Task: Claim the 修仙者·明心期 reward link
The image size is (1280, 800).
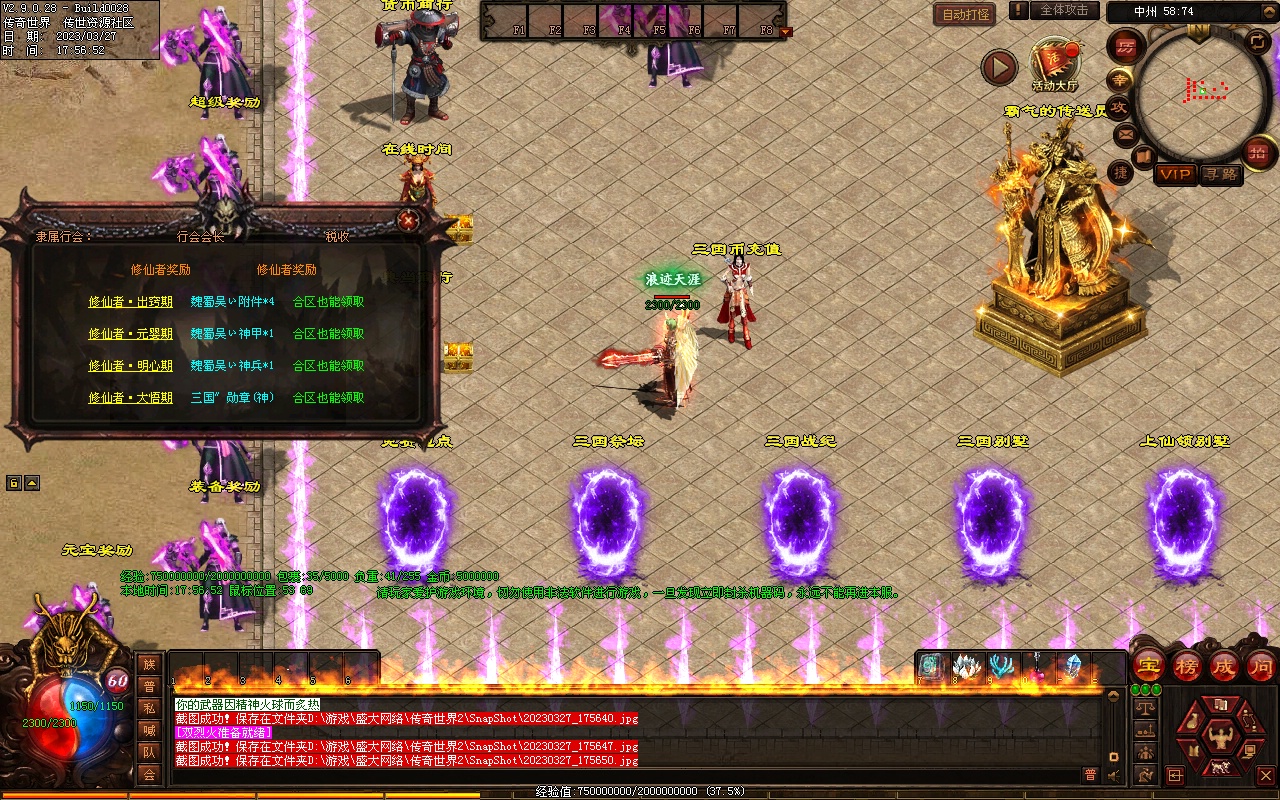Action: [130, 366]
